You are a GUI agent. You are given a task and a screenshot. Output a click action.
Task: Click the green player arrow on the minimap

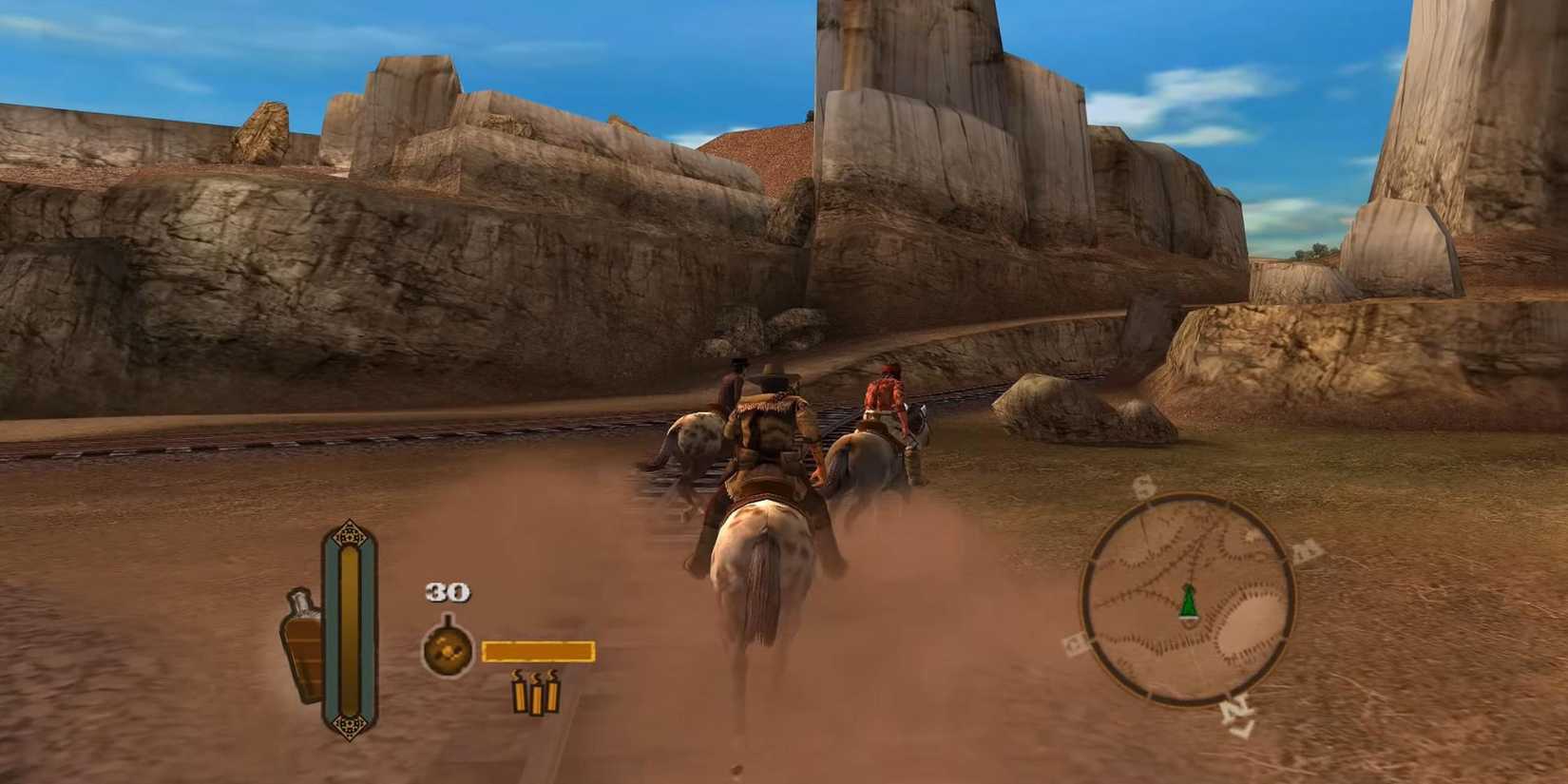tap(1189, 601)
